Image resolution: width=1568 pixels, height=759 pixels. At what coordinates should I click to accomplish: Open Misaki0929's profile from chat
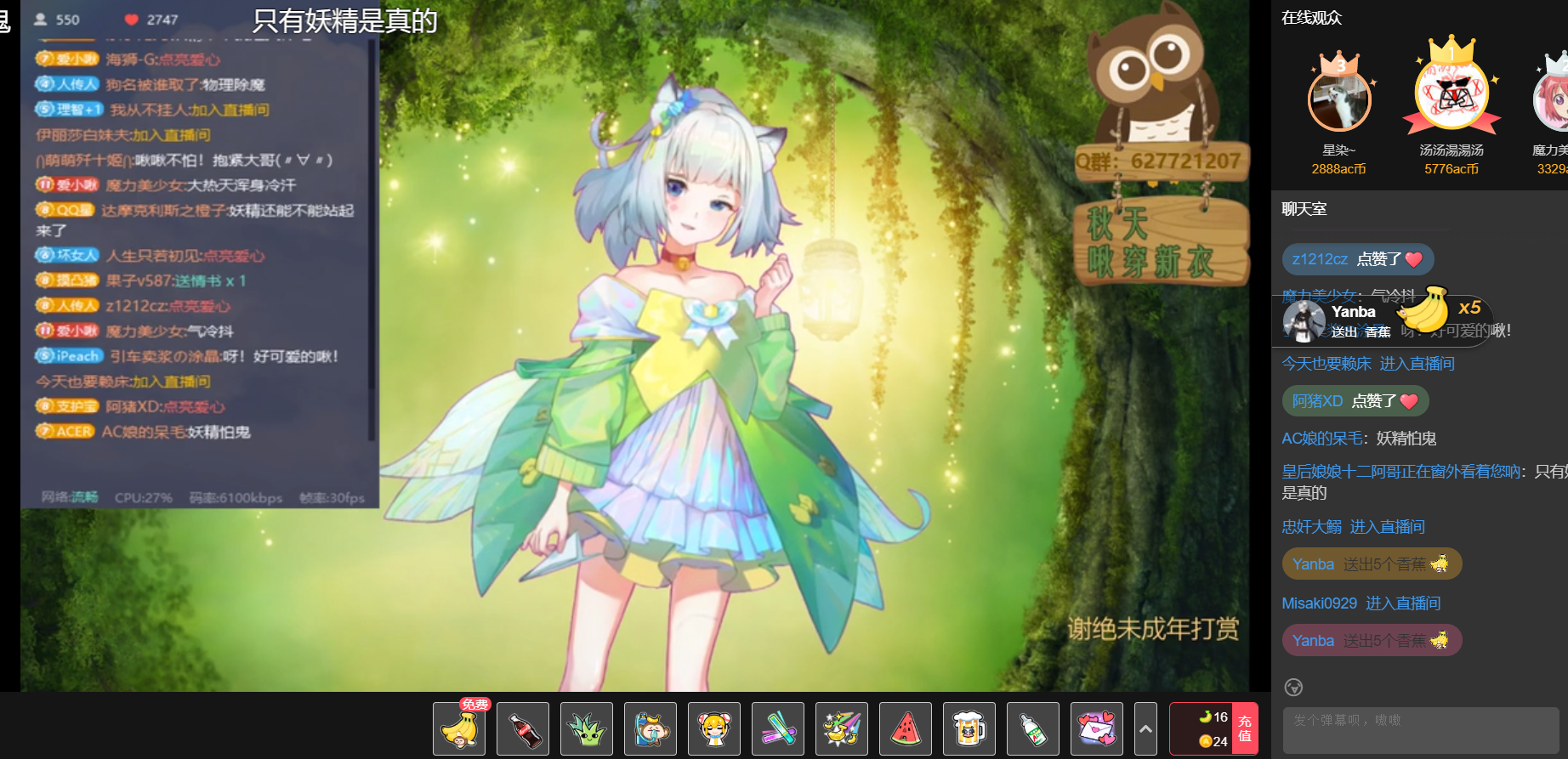[1319, 603]
